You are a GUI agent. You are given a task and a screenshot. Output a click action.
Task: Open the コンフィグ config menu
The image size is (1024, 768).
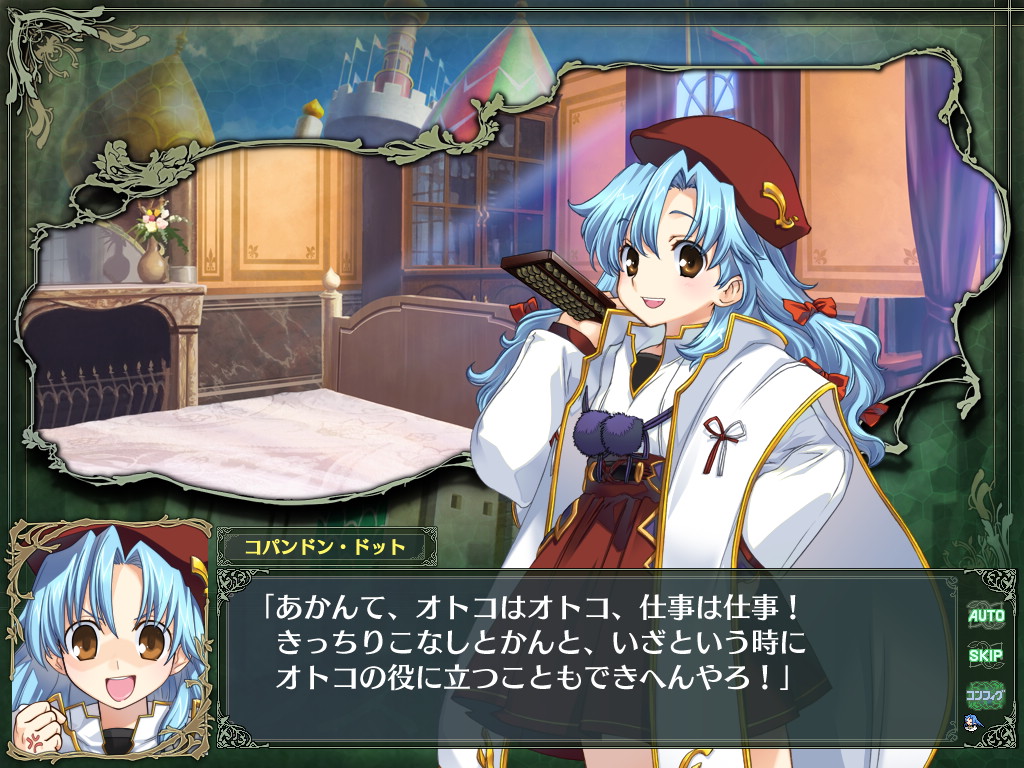click(985, 694)
